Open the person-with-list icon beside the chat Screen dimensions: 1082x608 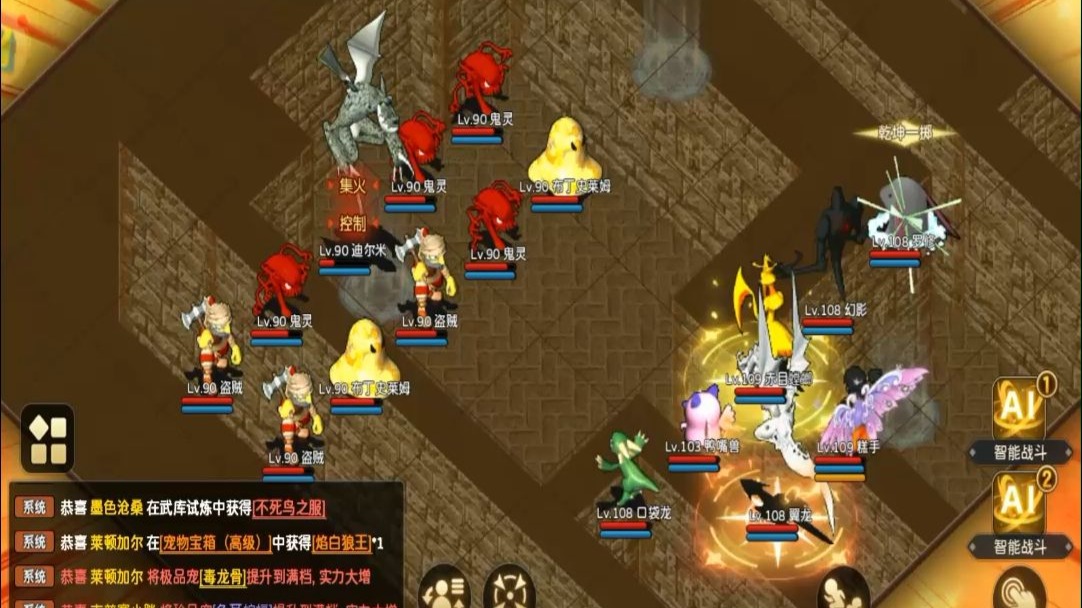click(x=444, y=590)
